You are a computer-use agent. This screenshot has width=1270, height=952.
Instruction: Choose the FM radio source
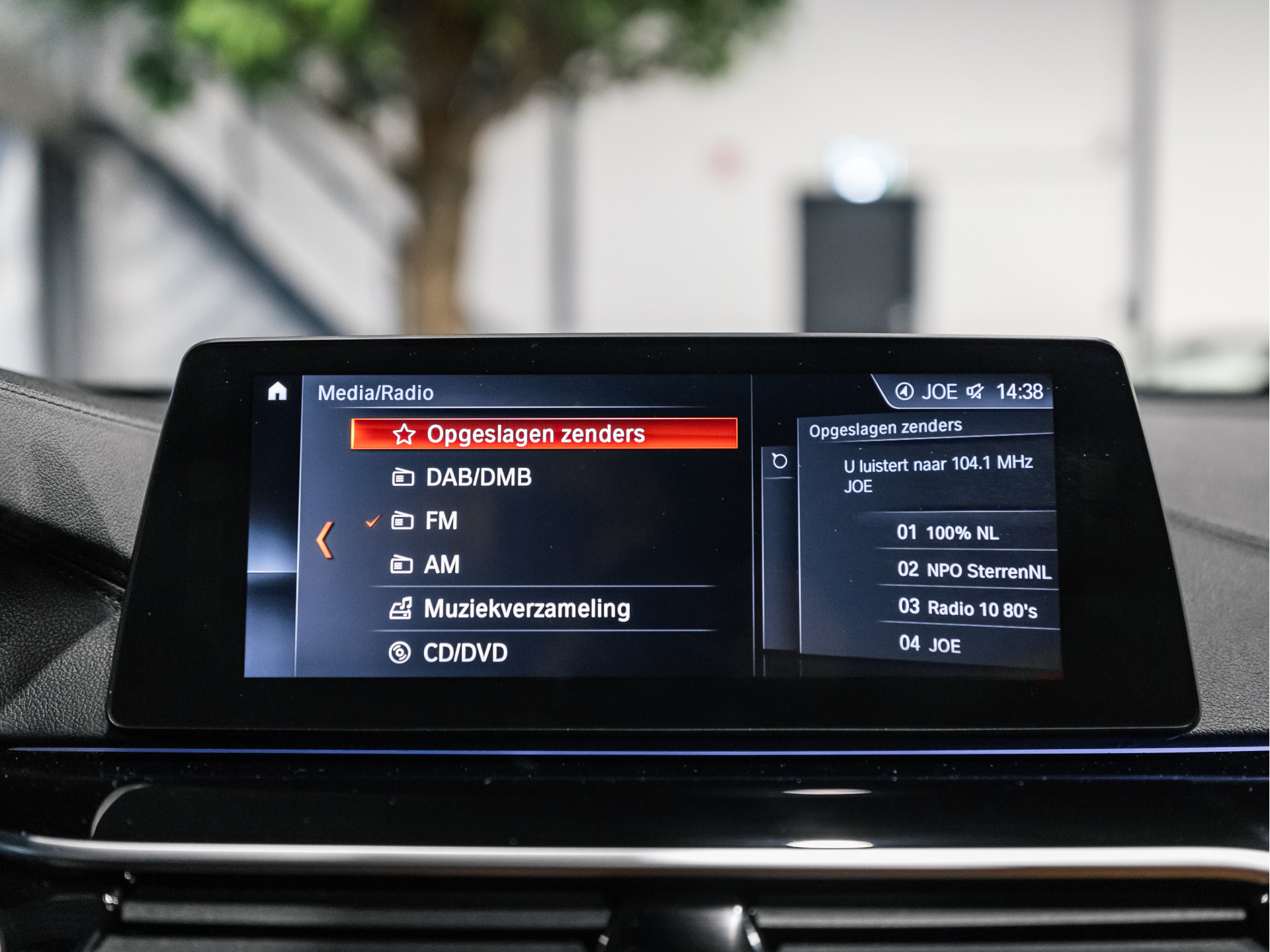pos(441,521)
